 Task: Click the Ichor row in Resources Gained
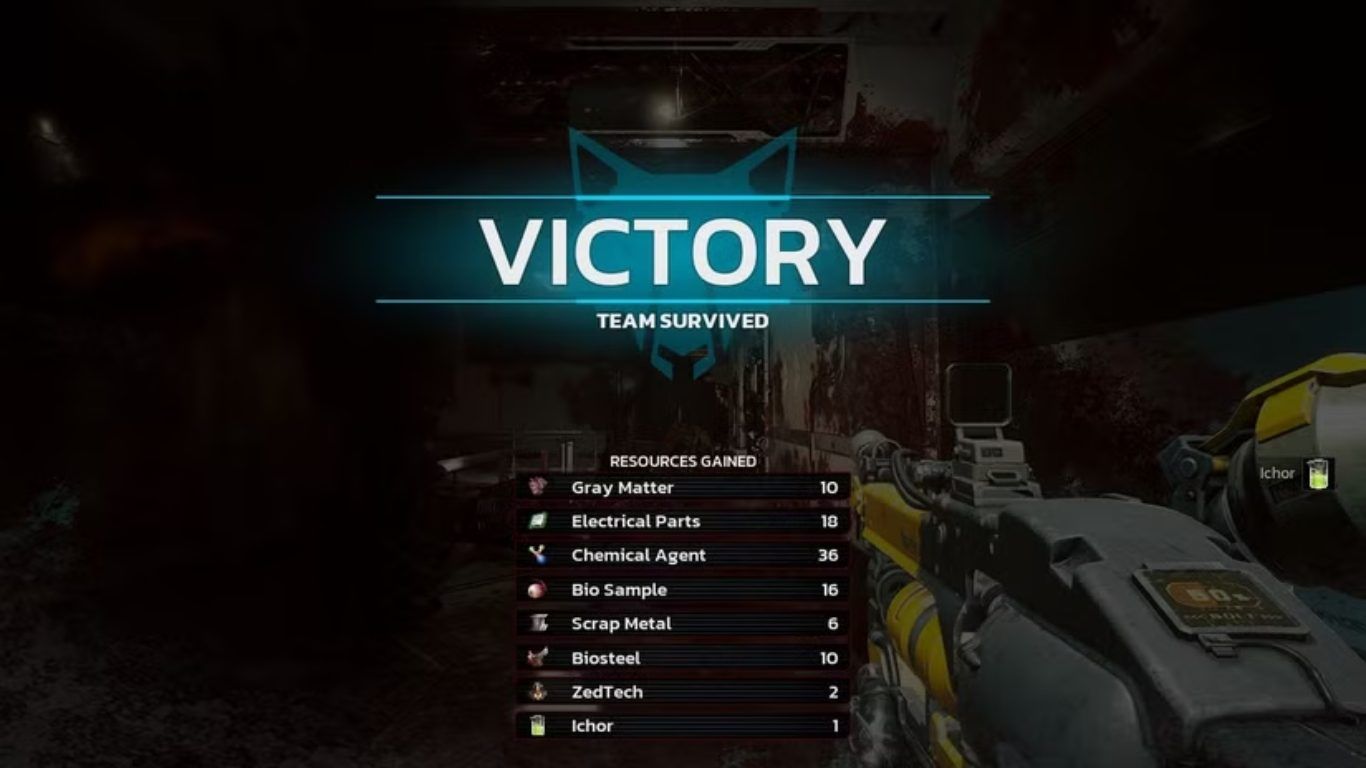point(683,726)
